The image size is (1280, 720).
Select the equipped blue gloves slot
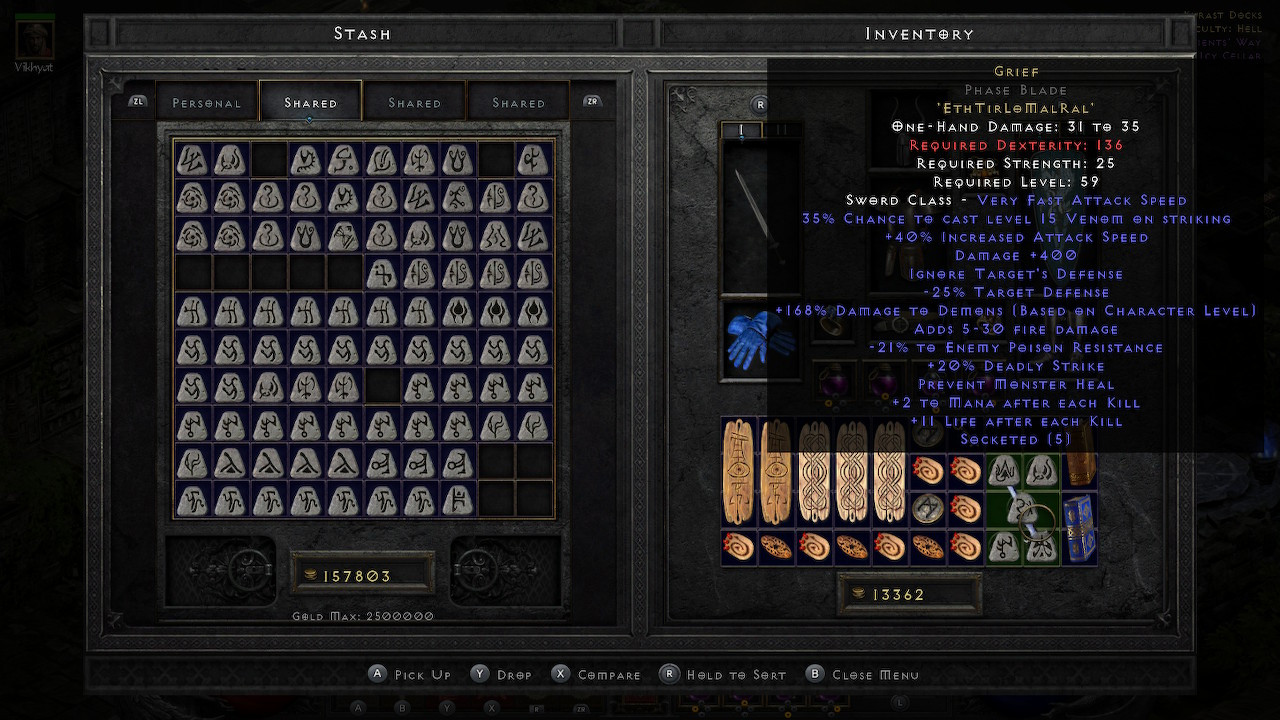[x=759, y=340]
